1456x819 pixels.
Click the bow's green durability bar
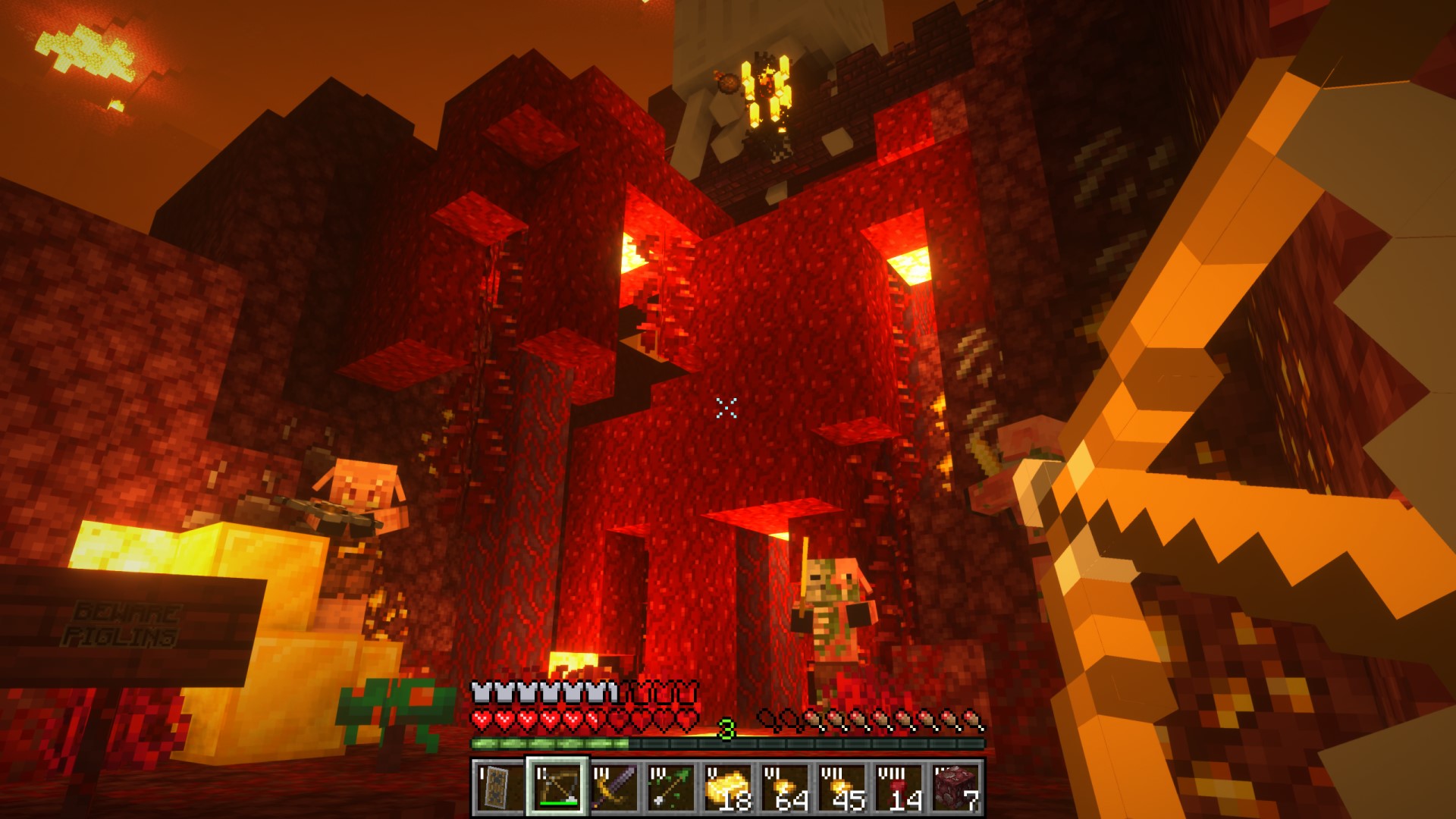(x=559, y=802)
